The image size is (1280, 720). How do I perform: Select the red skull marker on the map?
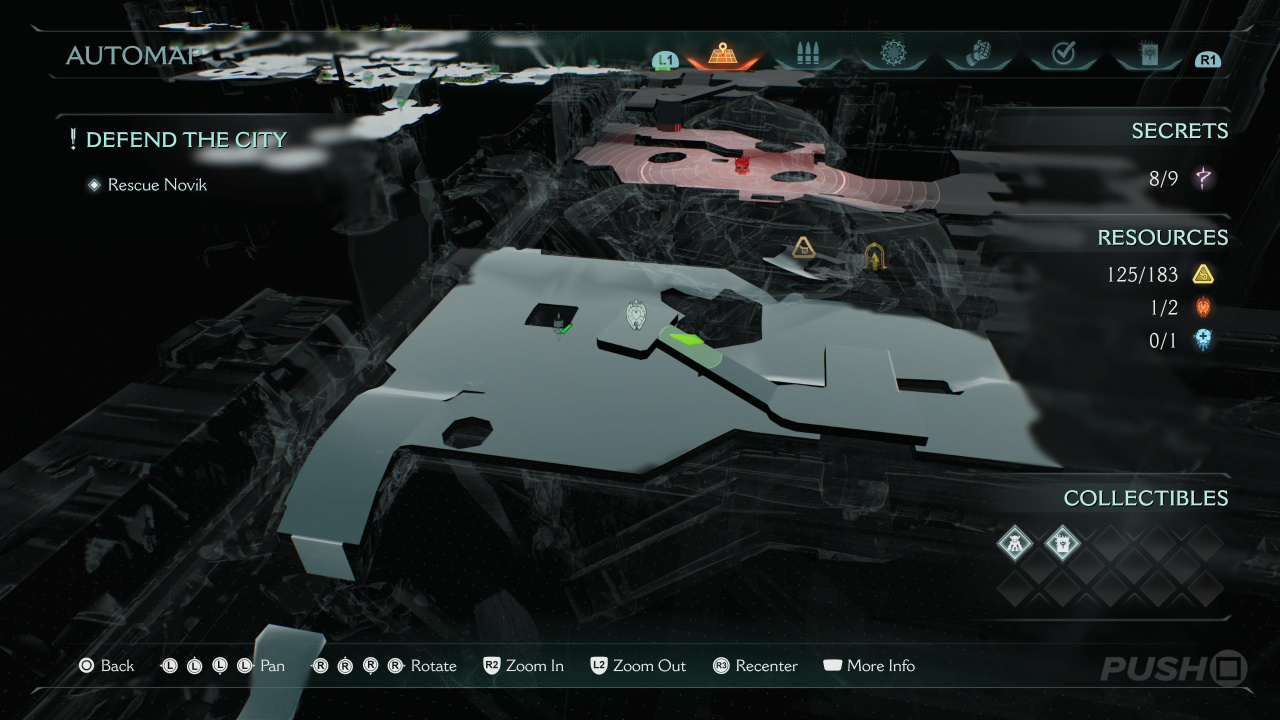tap(742, 163)
